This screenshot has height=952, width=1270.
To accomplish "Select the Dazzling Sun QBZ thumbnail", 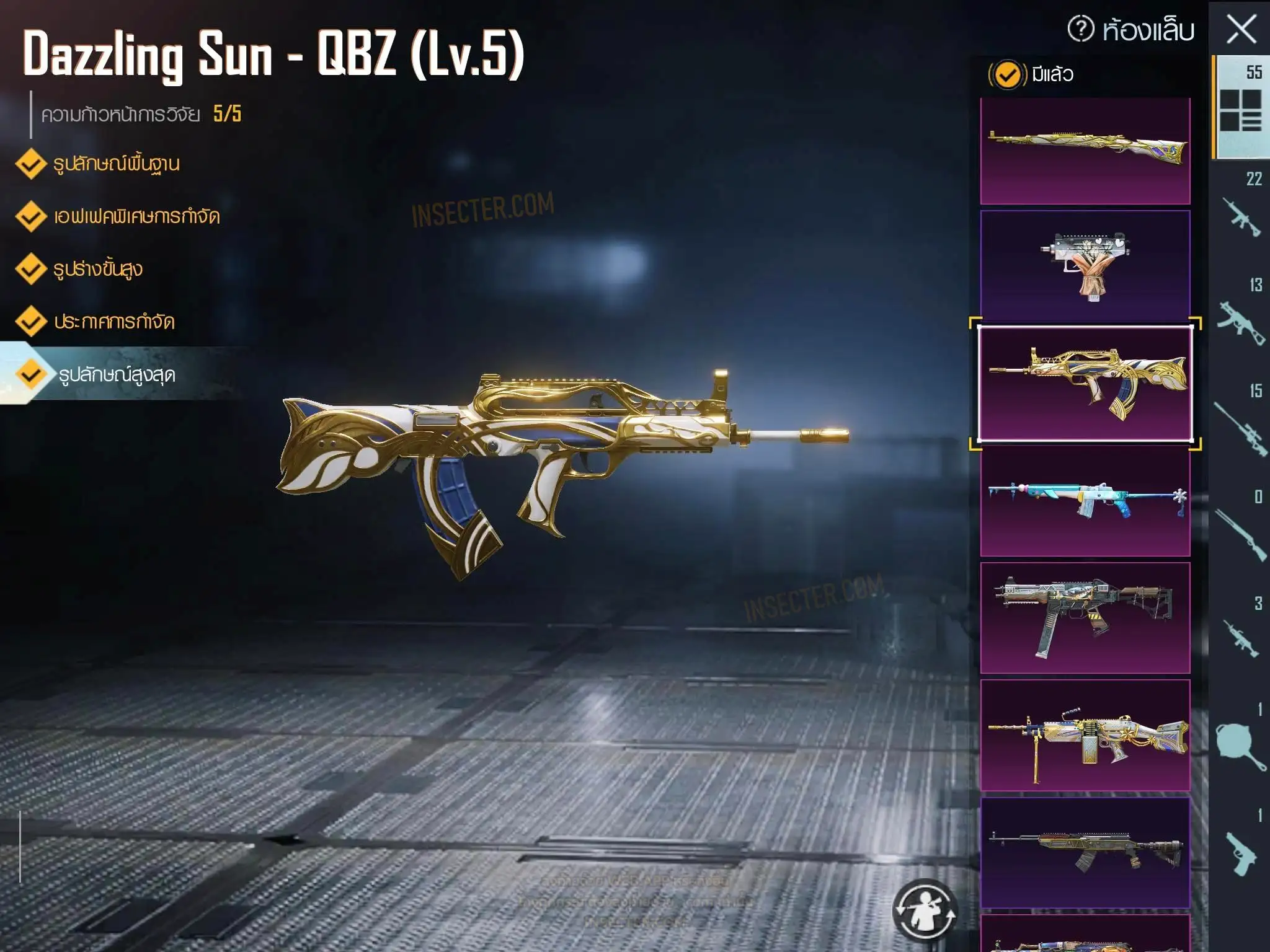I will (x=1085, y=383).
